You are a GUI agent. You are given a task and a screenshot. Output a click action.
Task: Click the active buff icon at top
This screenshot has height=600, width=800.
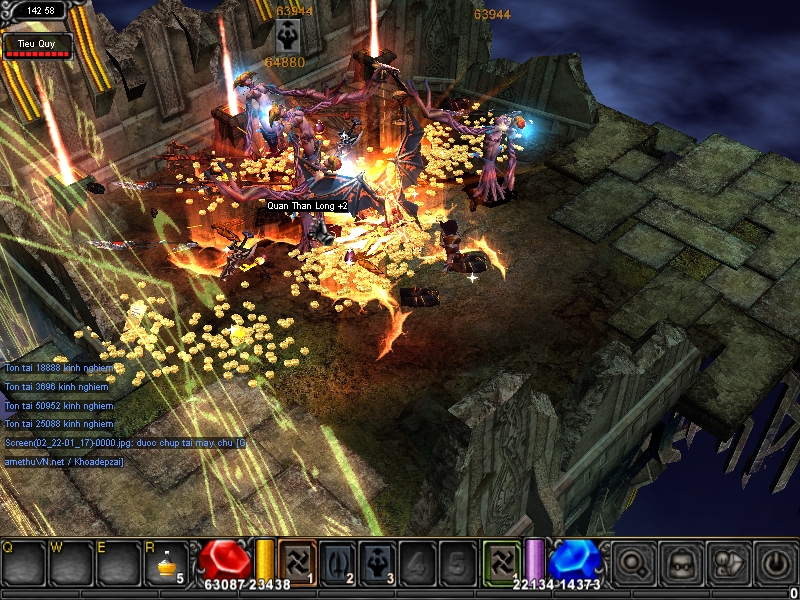(x=285, y=36)
